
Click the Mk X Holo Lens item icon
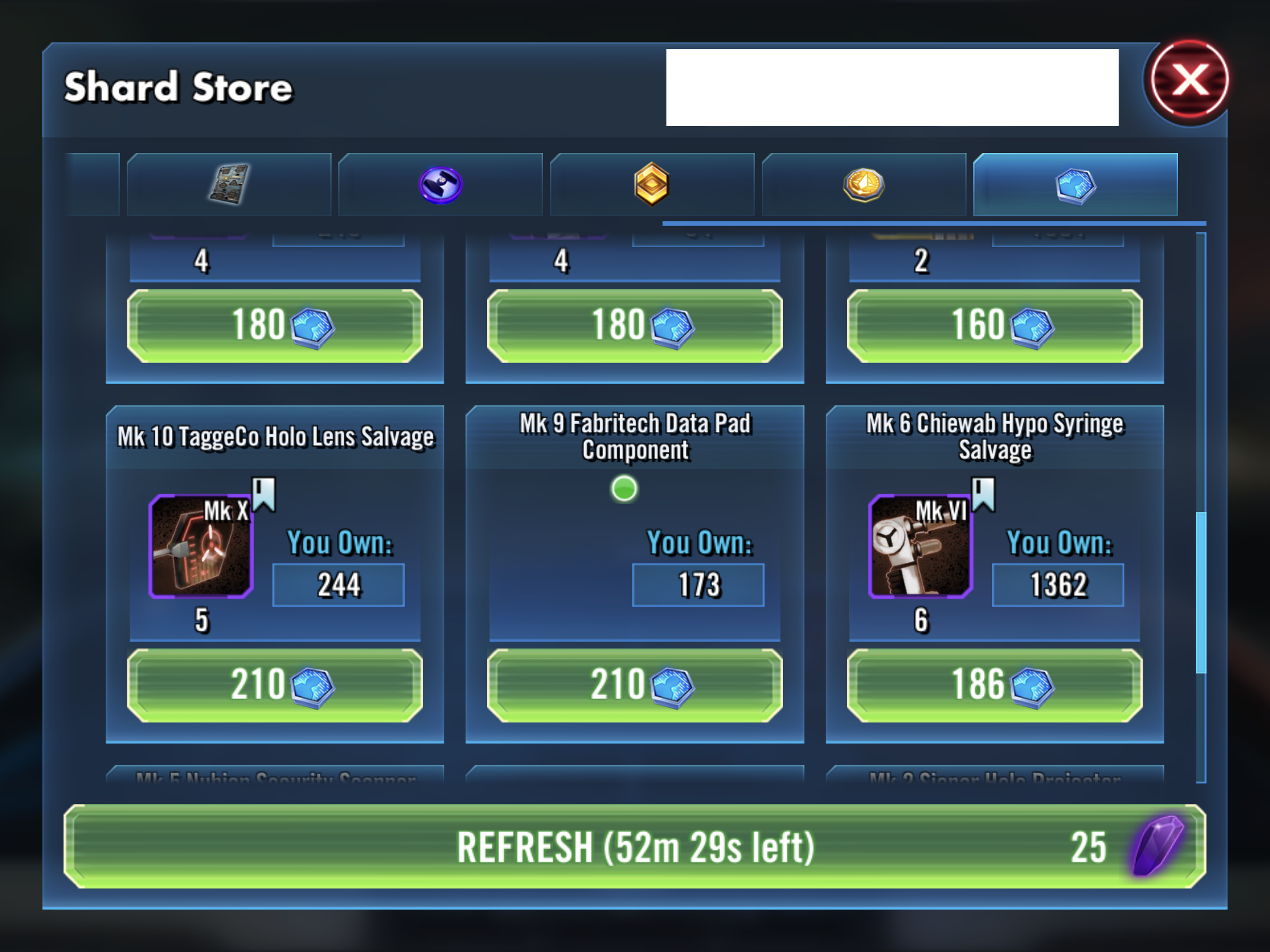pos(201,547)
